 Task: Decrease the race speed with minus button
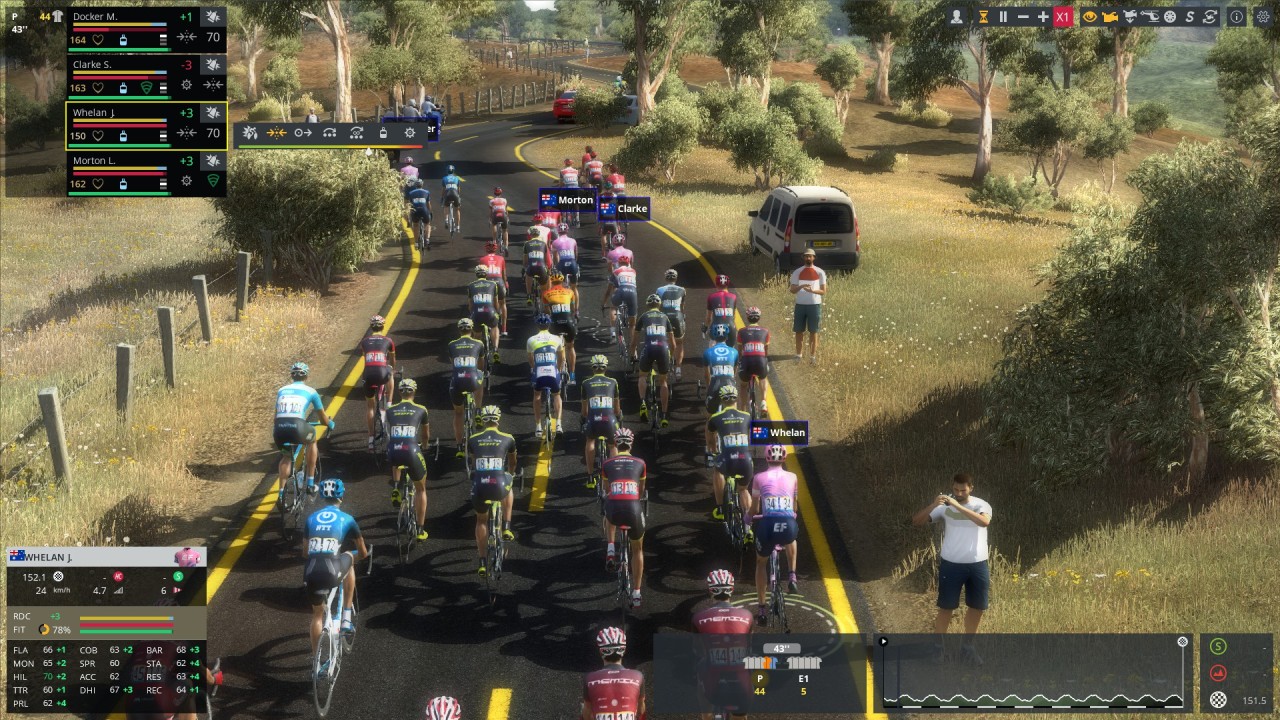1023,17
